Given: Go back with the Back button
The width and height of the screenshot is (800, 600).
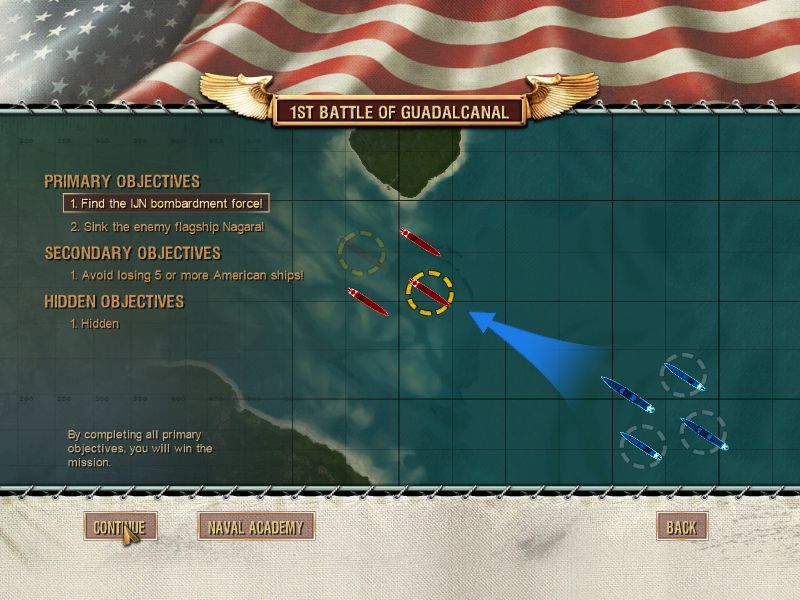Looking at the screenshot, I should 681,527.
